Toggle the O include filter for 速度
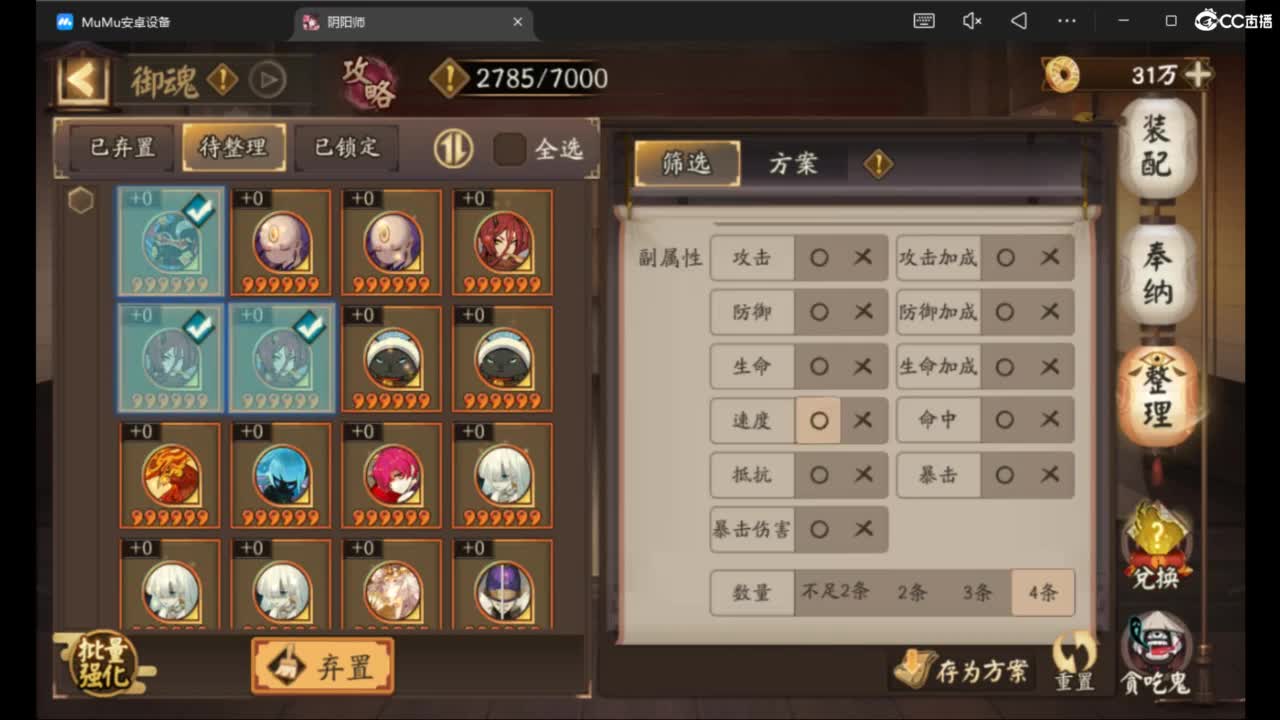This screenshot has width=1280, height=720. click(x=819, y=420)
